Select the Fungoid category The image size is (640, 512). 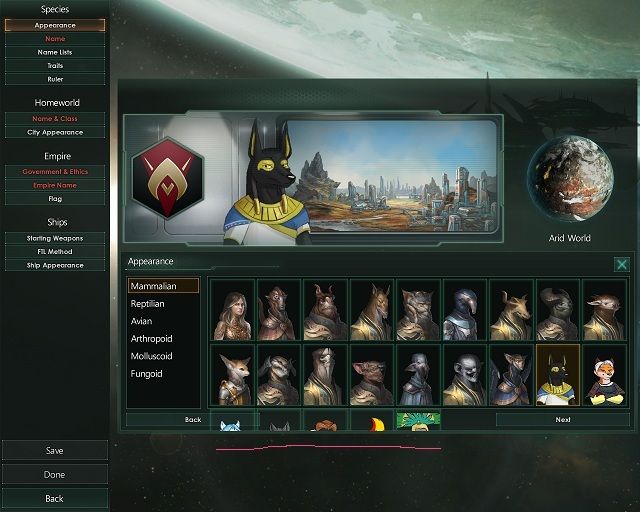click(x=146, y=374)
